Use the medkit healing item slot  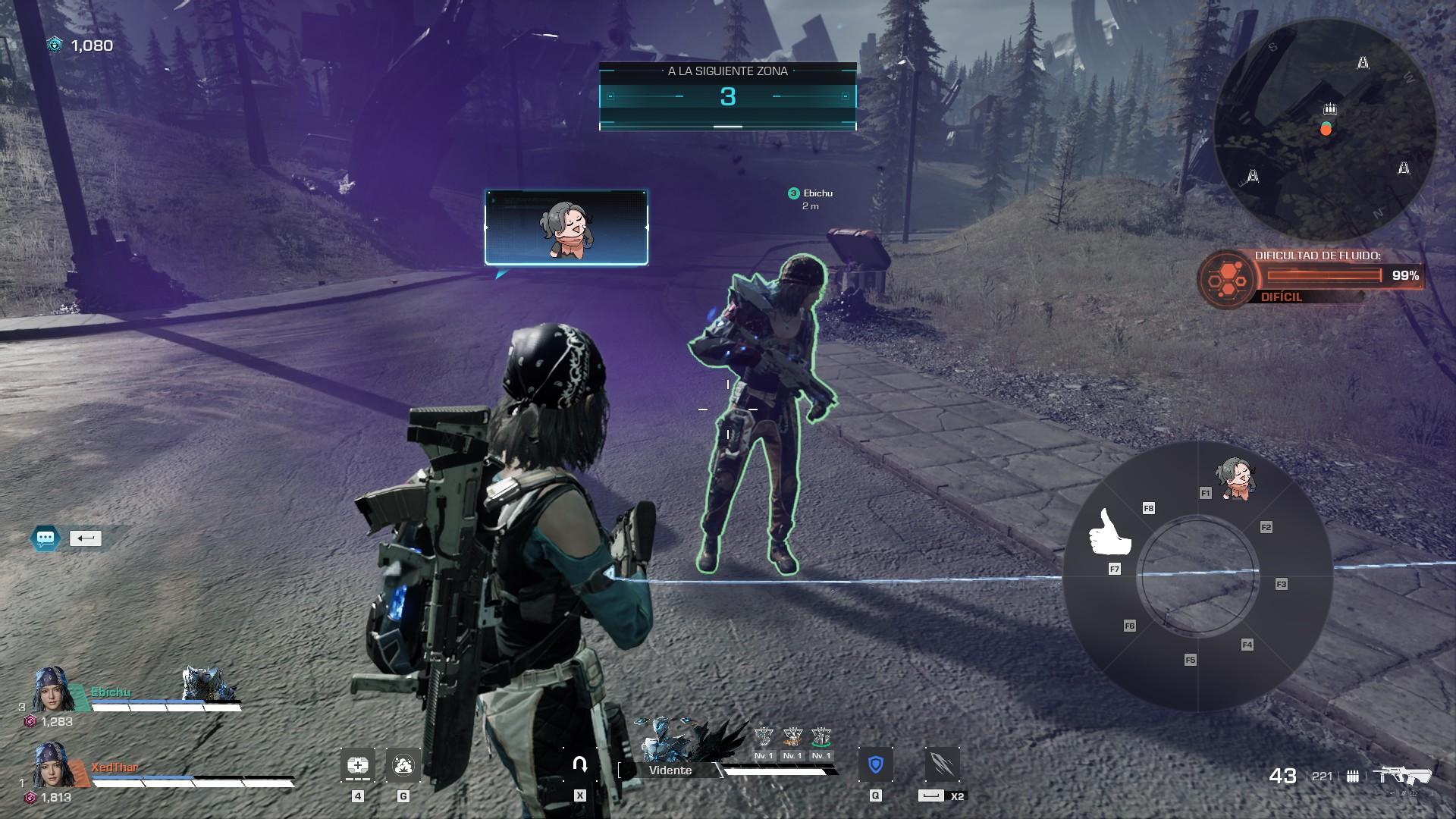click(357, 766)
